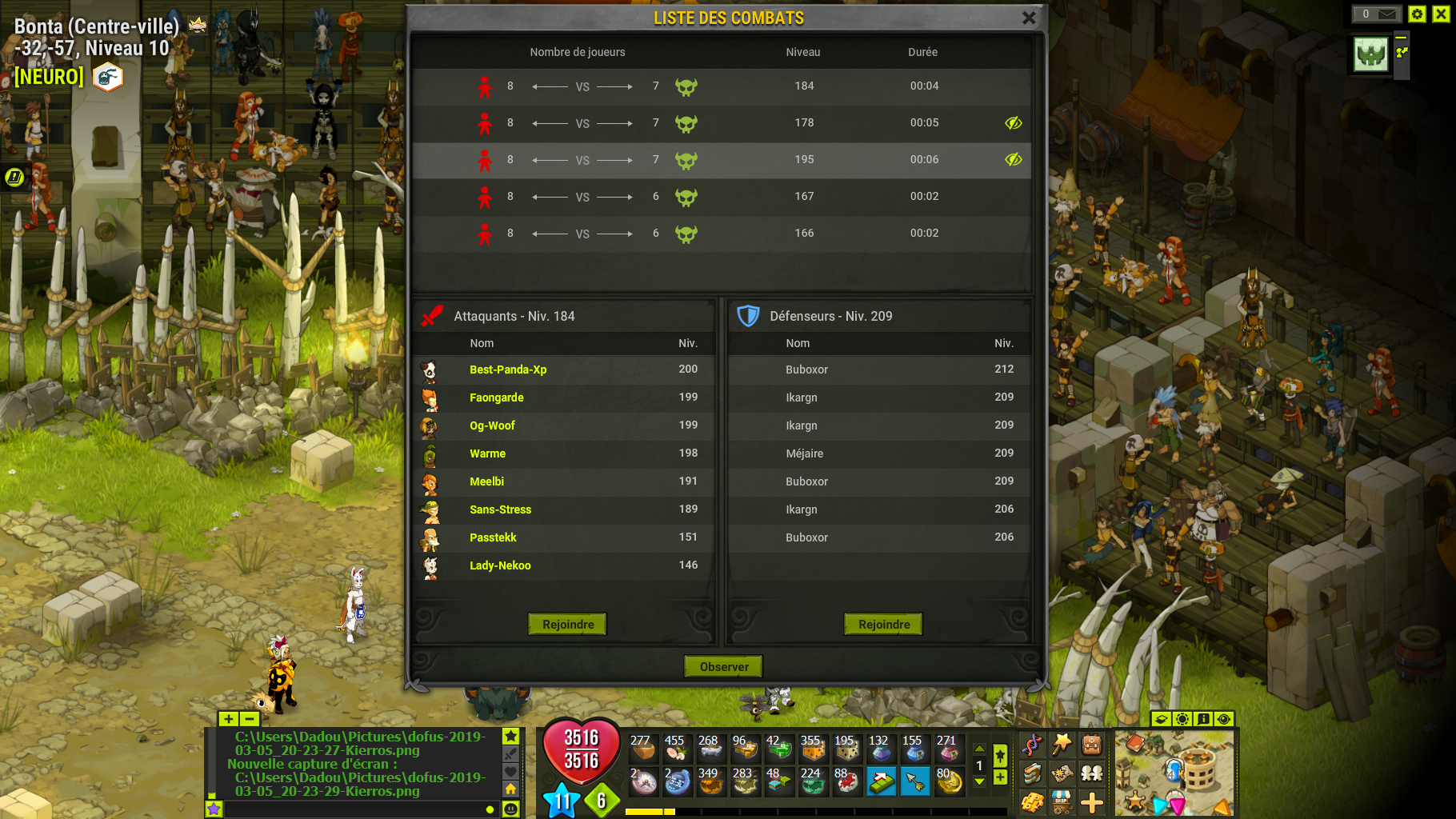1456x819 pixels.
Task: Toggle the eye icon above the minimap
Action: point(1222,719)
